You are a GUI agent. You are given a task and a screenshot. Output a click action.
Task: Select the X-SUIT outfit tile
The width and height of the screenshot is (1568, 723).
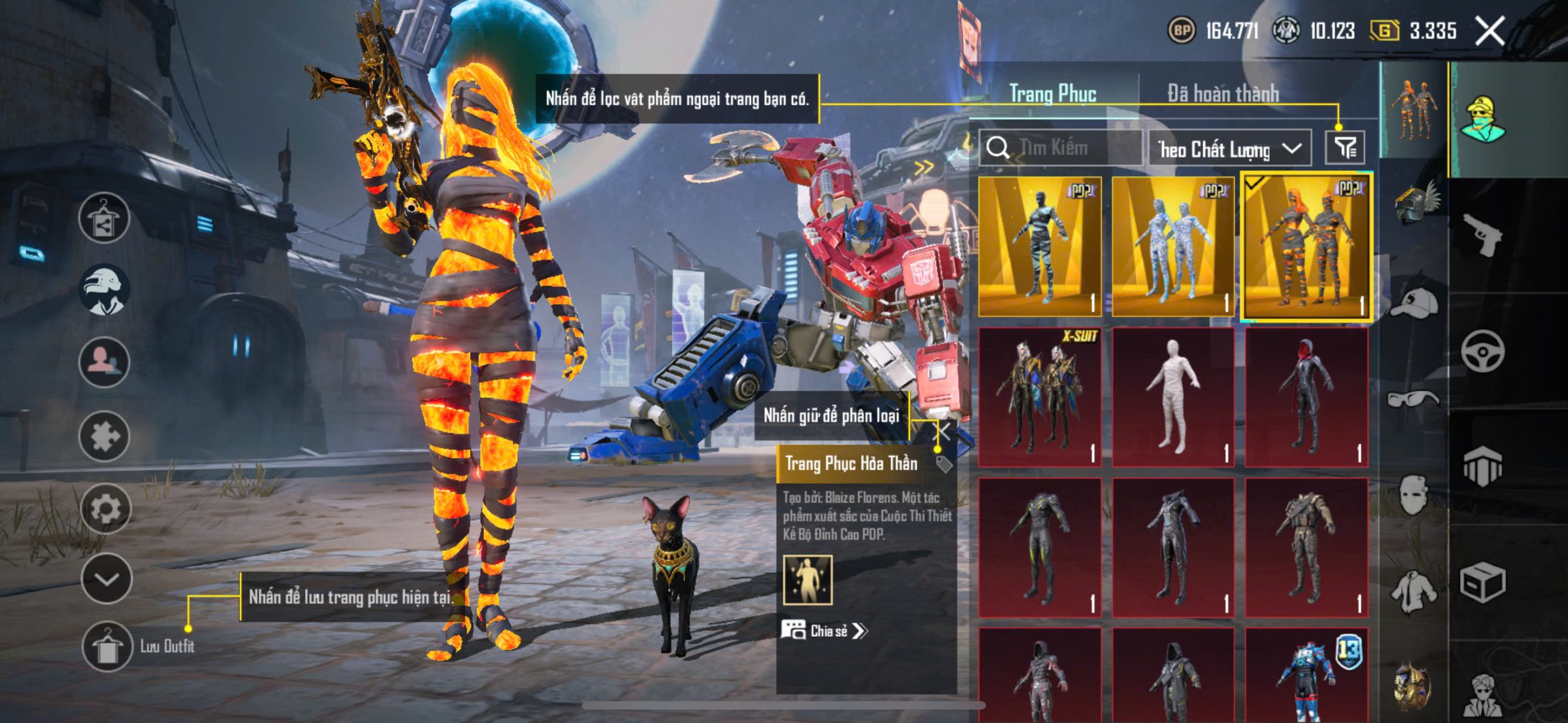pyautogui.click(x=1039, y=397)
